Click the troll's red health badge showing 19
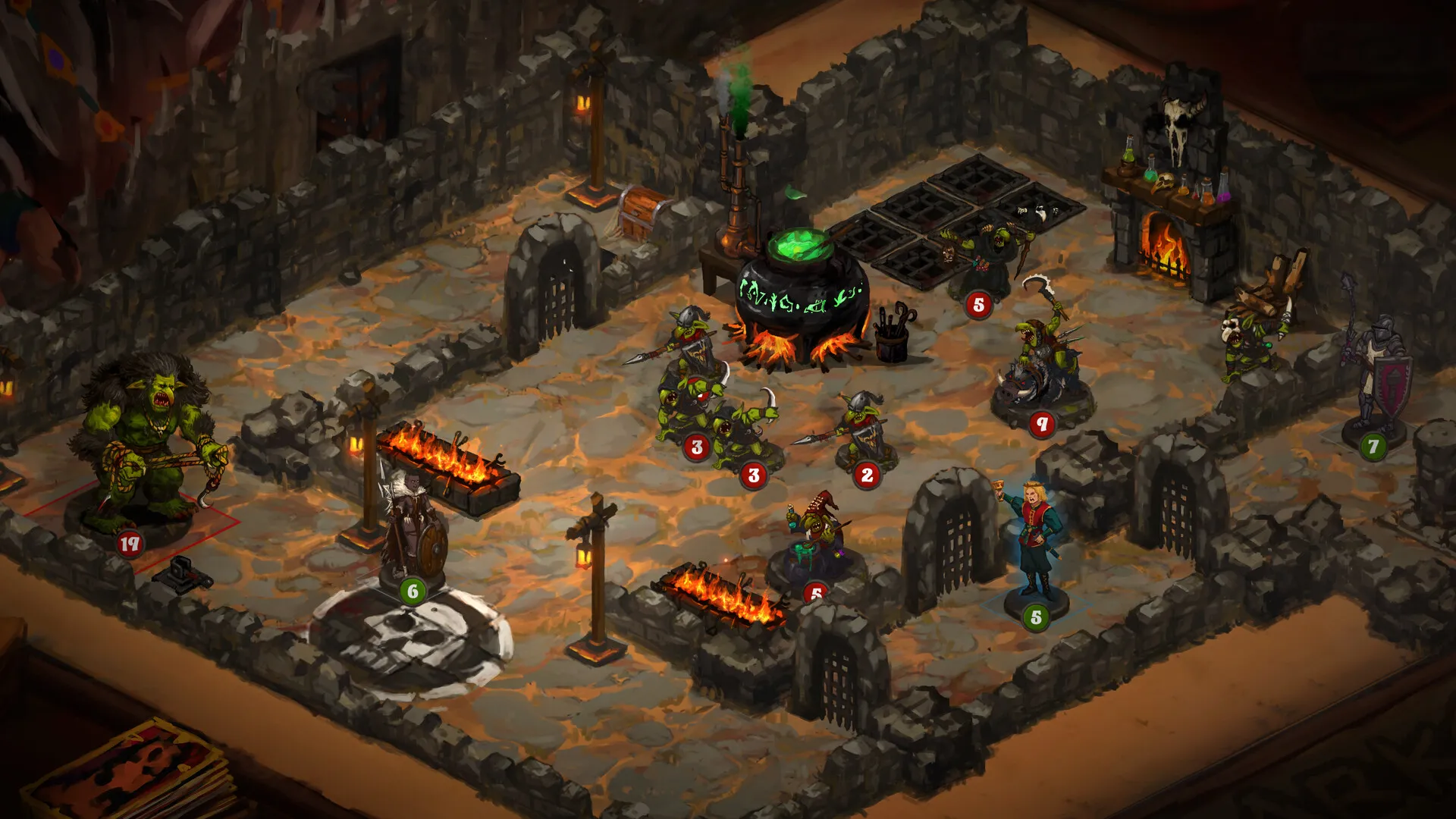Screen dimensions: 1456x819 130,543
